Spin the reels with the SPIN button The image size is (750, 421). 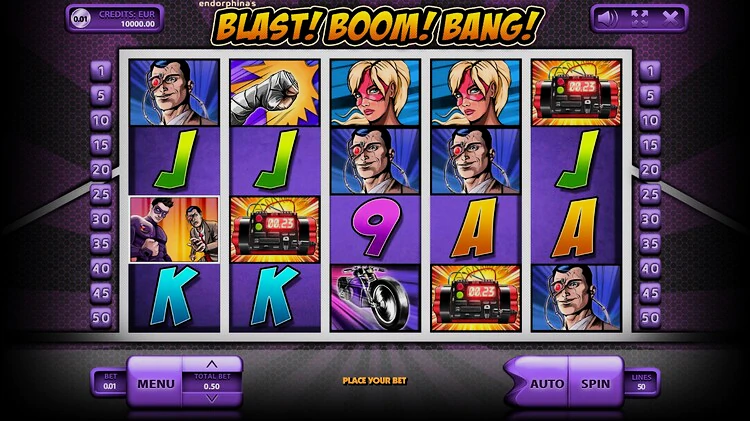[596, 382]
